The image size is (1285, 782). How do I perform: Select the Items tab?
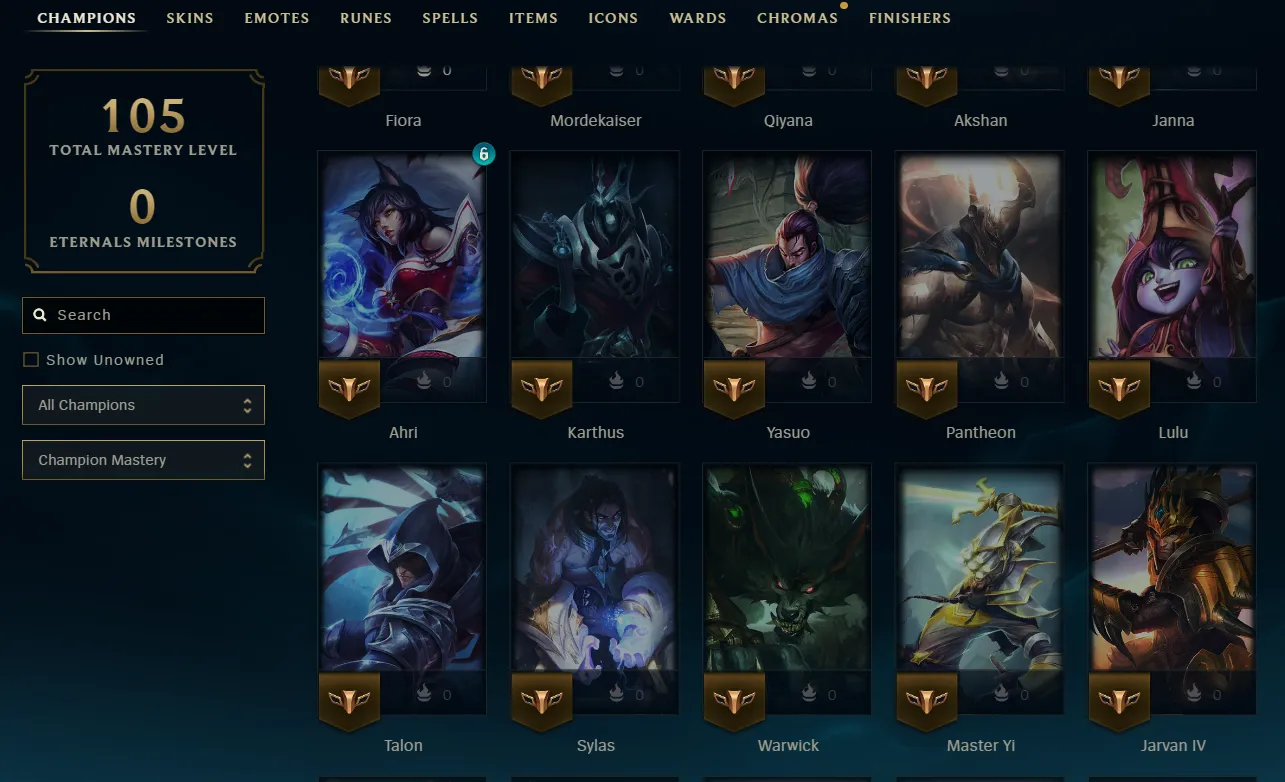[534, 18]
